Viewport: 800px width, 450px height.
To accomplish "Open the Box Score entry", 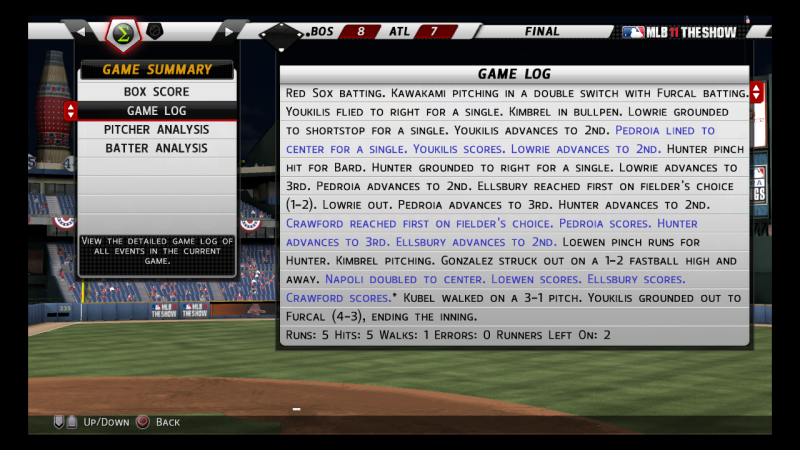I will [156, 91].
